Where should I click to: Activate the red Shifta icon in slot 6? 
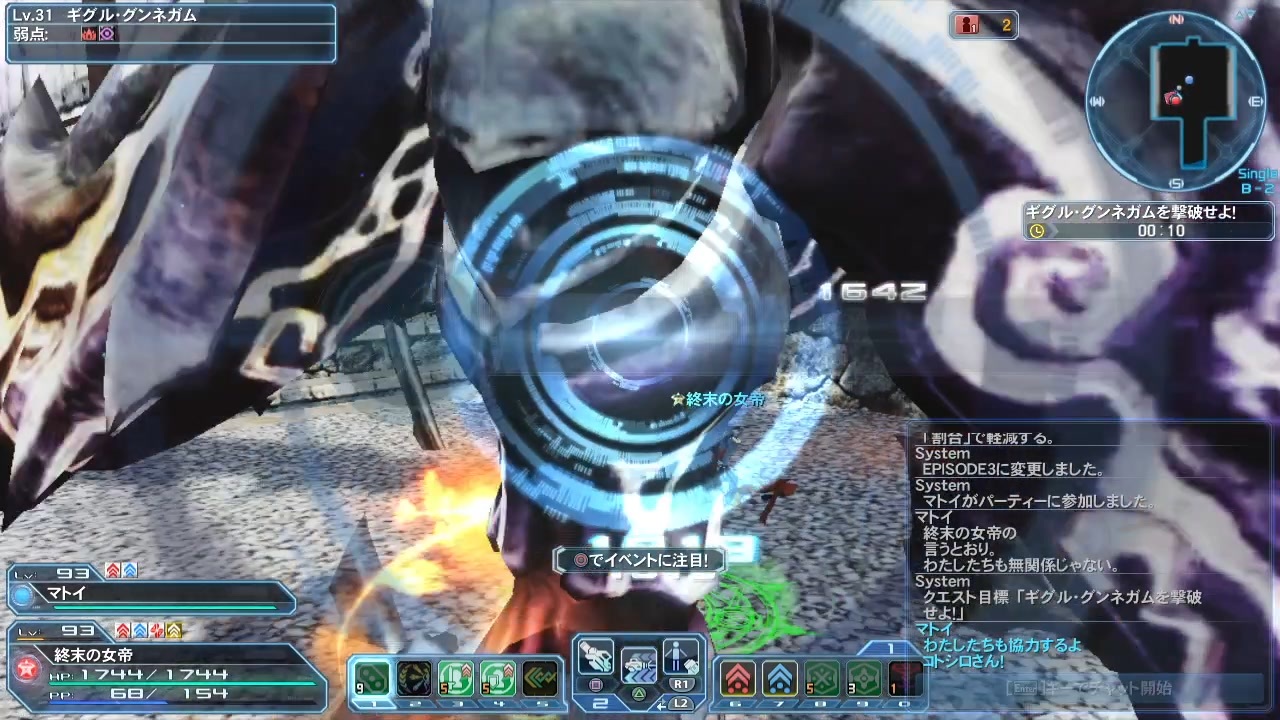pos(737,678)
